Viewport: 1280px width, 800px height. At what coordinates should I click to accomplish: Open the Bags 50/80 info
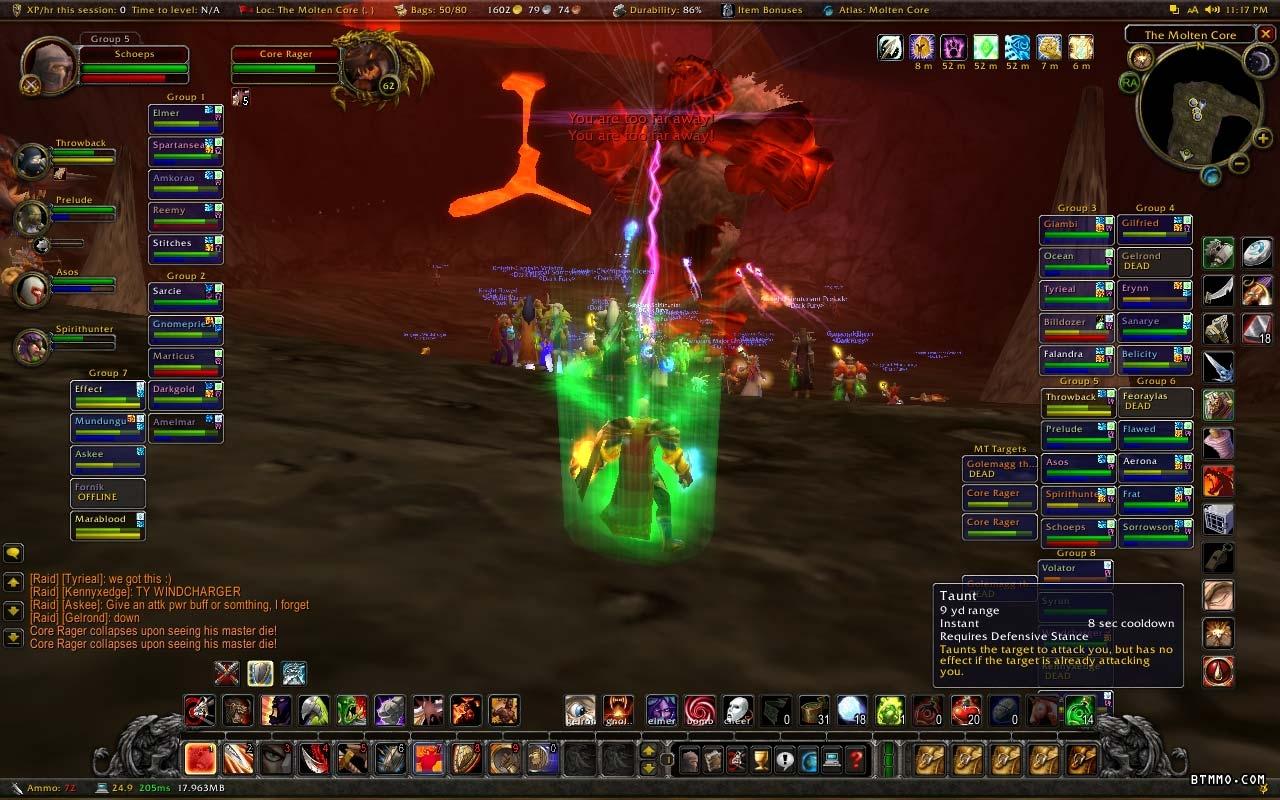click(432, 10)
